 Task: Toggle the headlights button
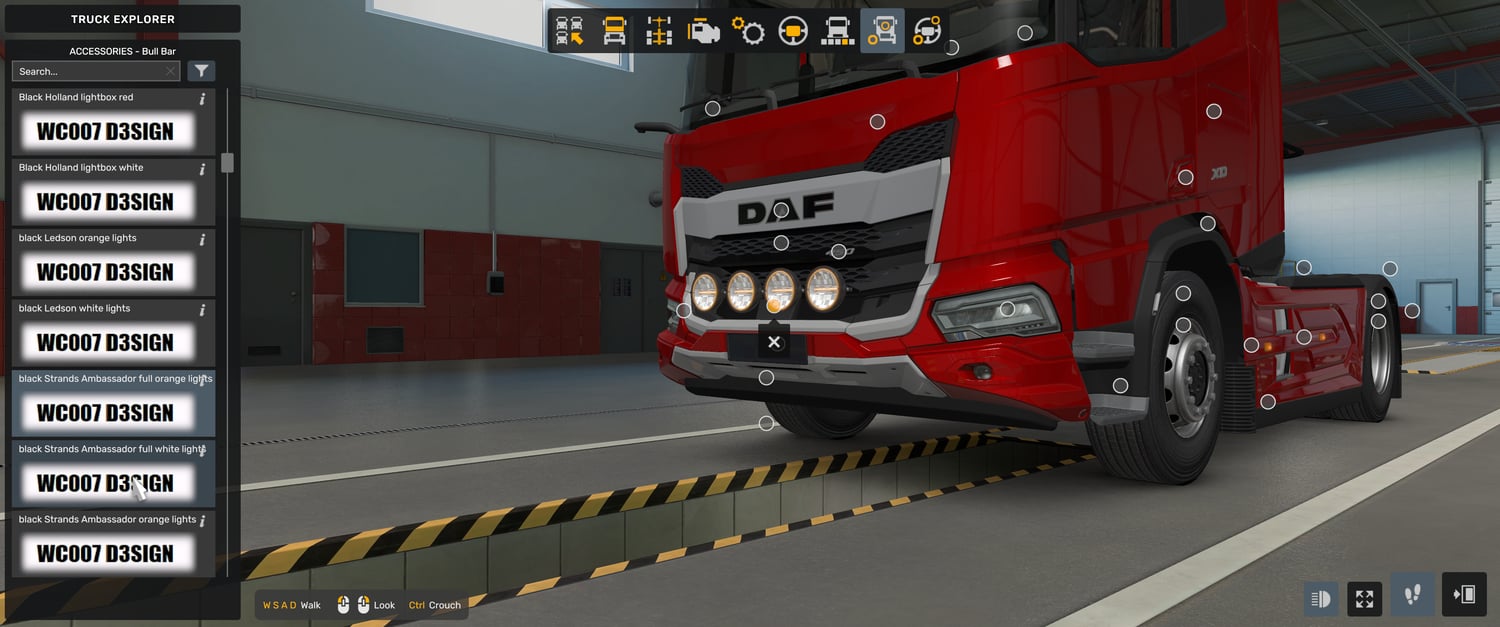point(1320,598)
